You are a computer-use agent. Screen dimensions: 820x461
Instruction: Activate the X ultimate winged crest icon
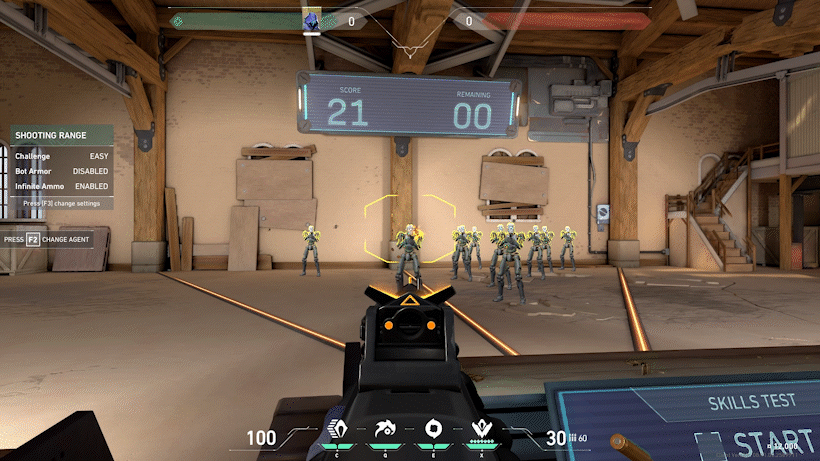(x=481, y=430)
